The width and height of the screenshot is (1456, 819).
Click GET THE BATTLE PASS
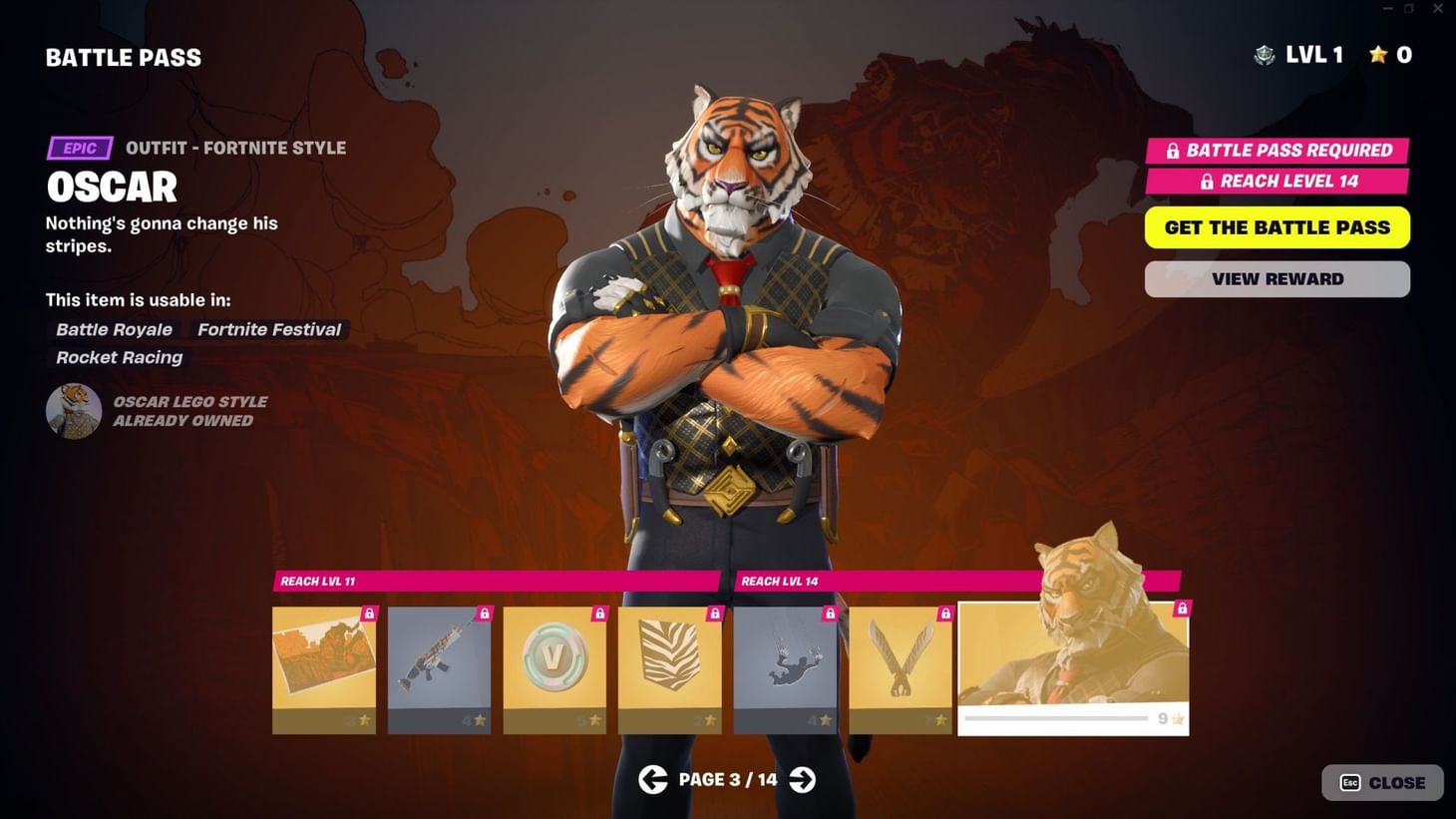pyautogui.click(x=1276, y=227)
